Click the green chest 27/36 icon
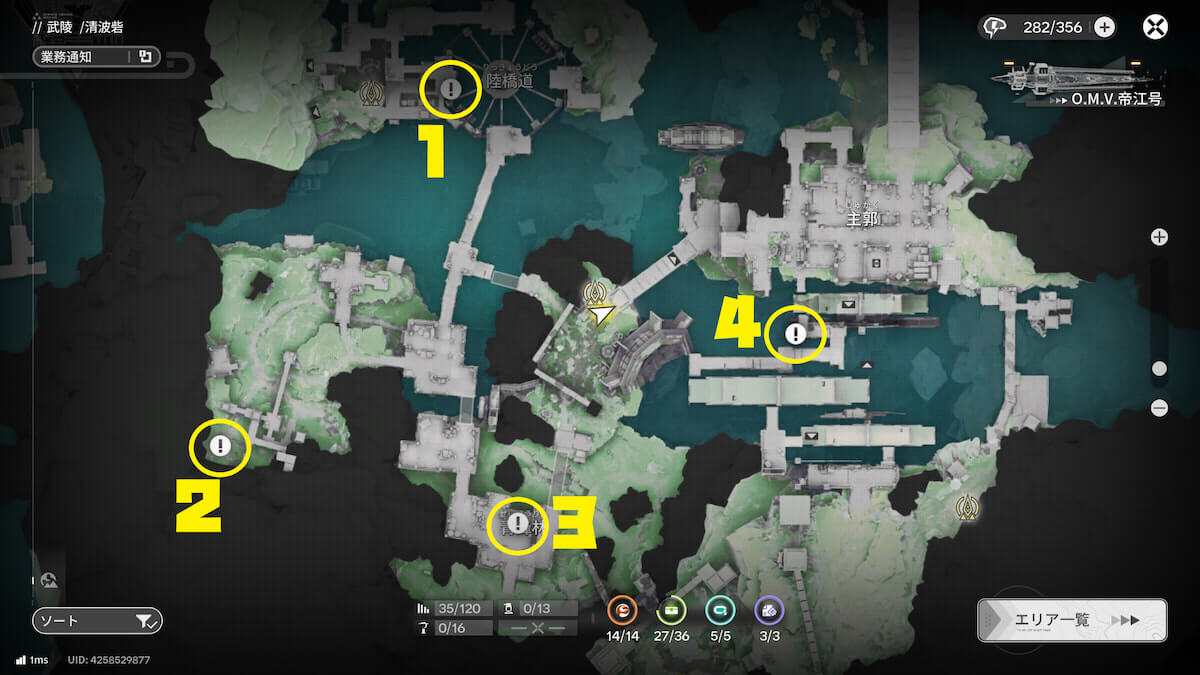This screenshot has height=675, width=1200. (x=671, y=609)
